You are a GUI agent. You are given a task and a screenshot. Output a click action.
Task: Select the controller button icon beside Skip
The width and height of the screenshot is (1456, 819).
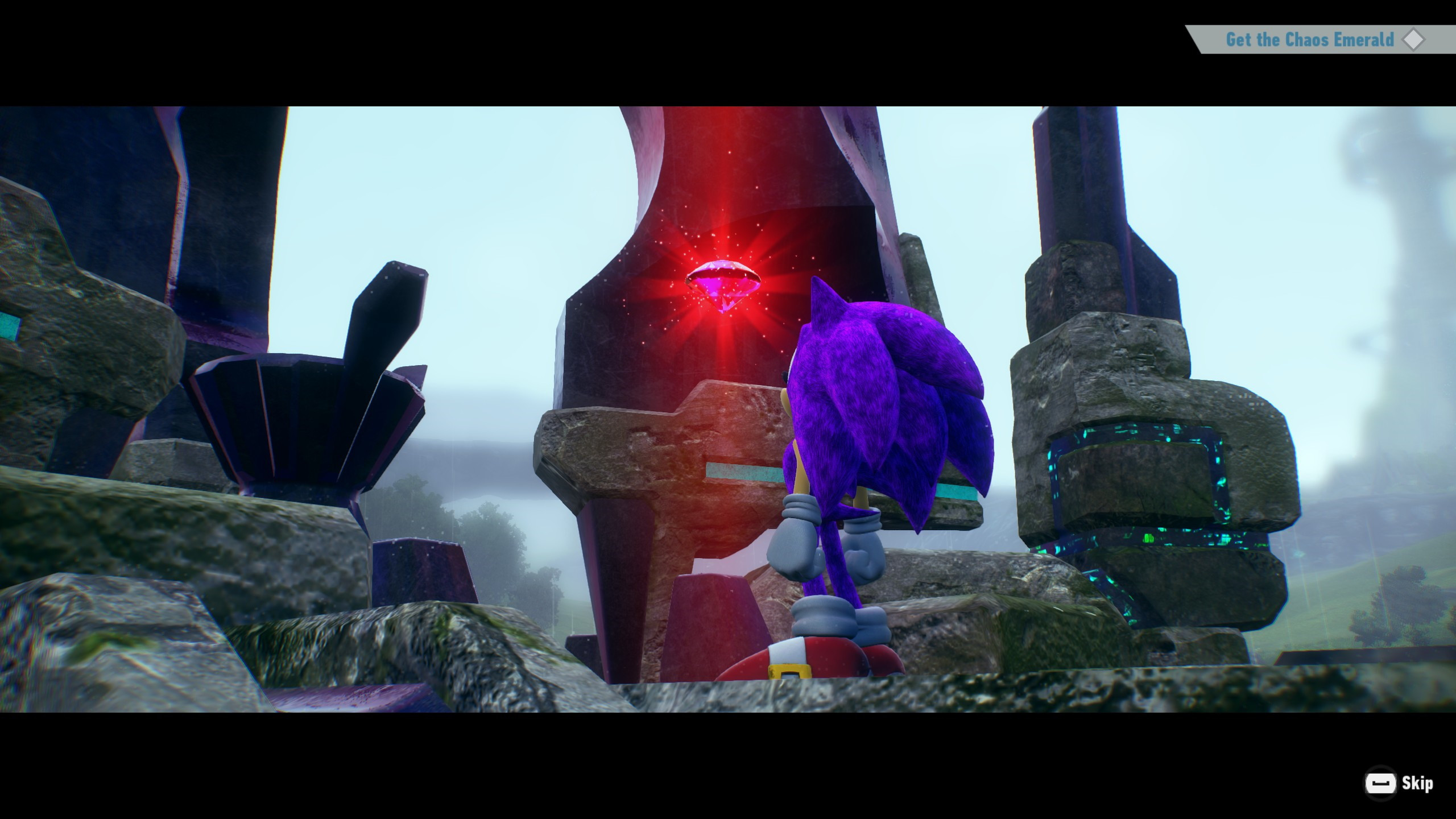pyautogui.click(x=1380, y=783)
